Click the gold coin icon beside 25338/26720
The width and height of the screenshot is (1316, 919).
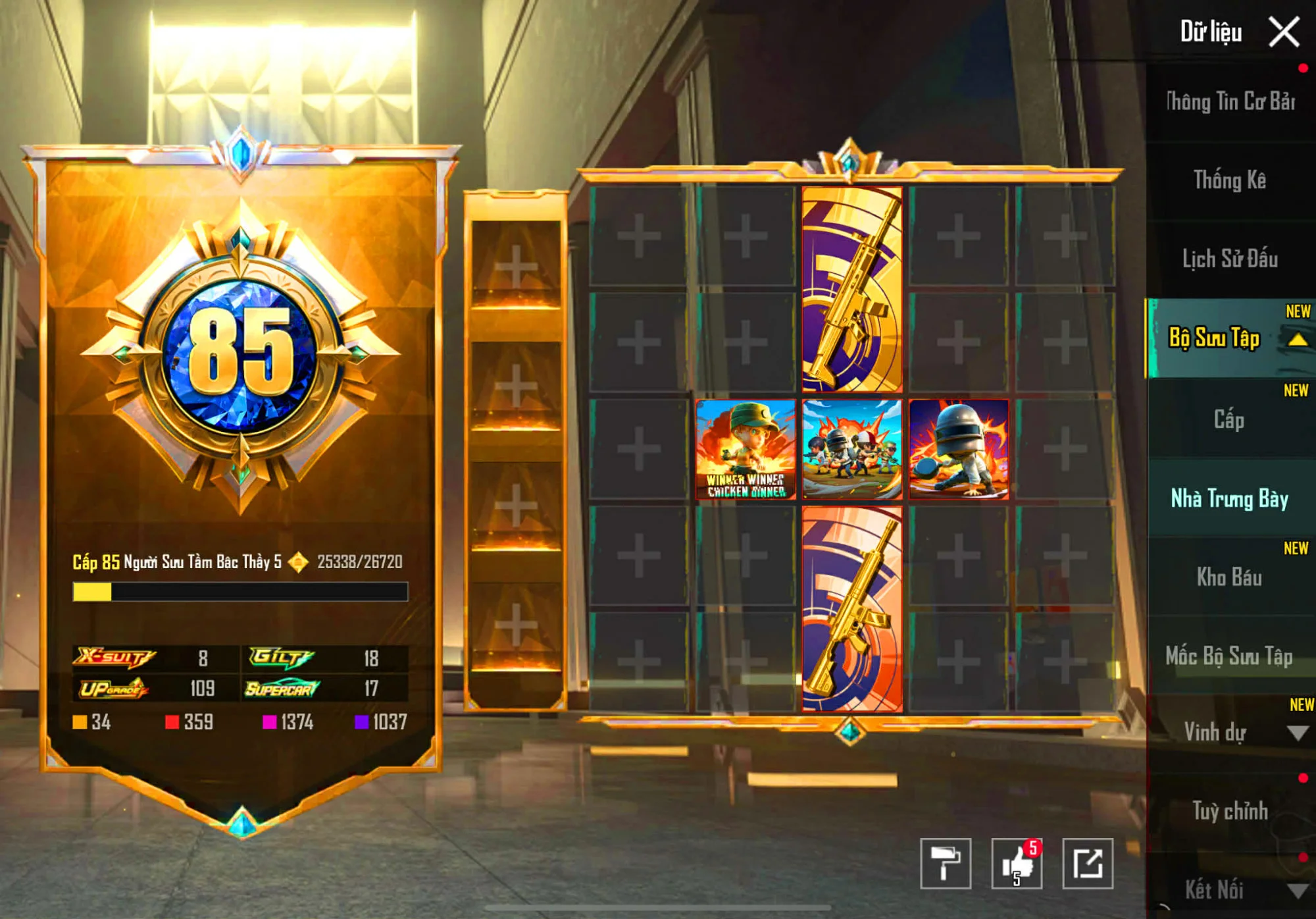pos(297,562)
